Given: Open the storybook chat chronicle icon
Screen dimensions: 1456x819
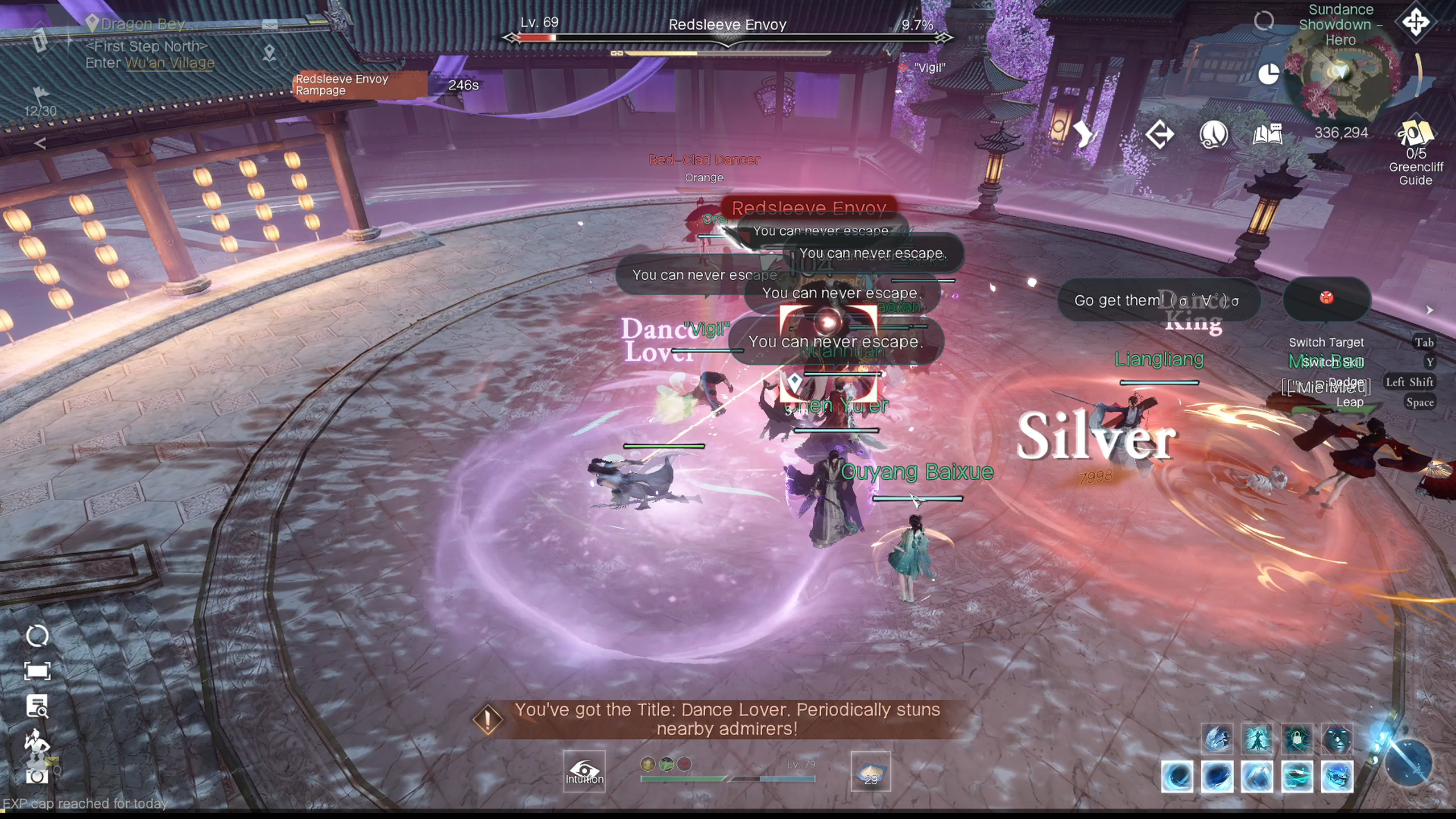Looking at the screenshot, I should coord(1267,133).
